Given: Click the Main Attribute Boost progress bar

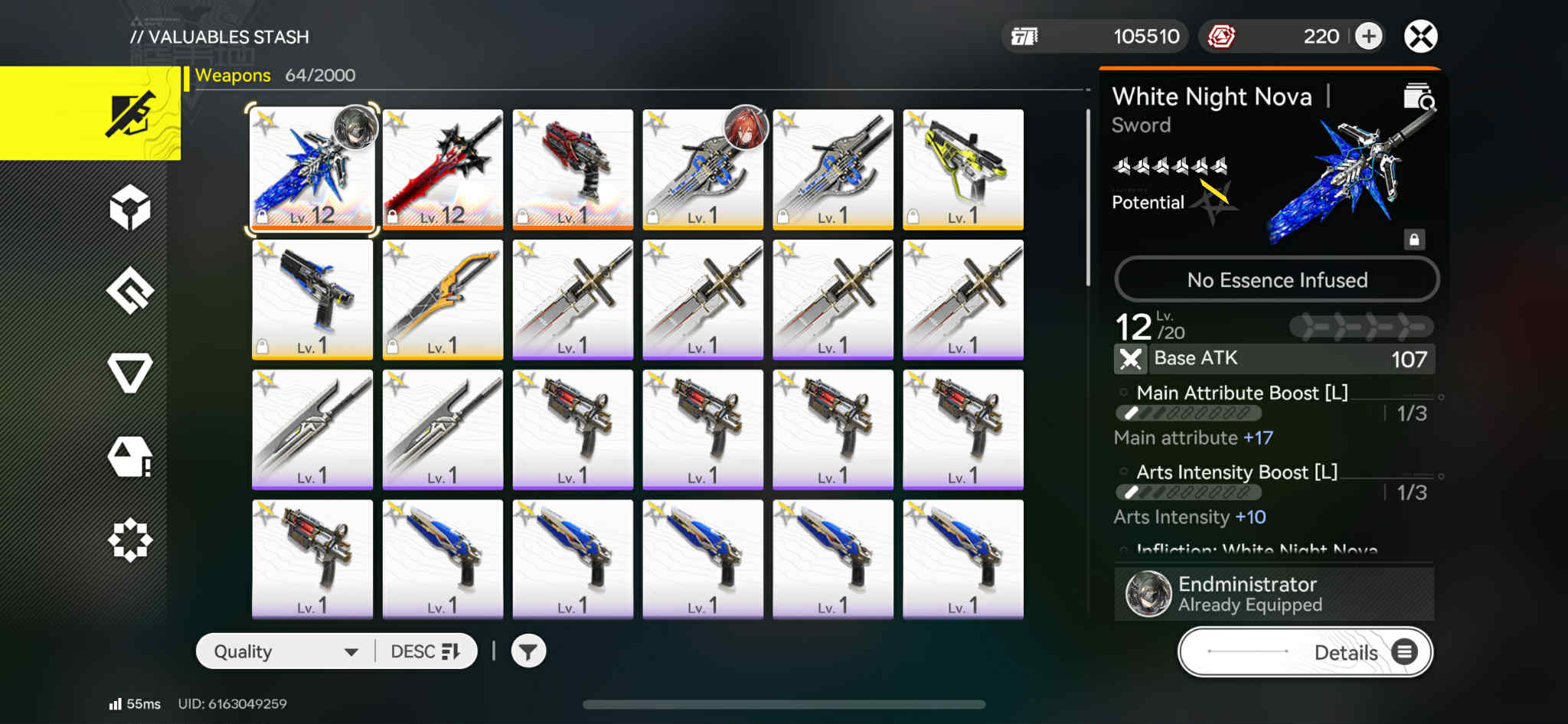Looking at the screenshot, I should (x=1187, y=413).
